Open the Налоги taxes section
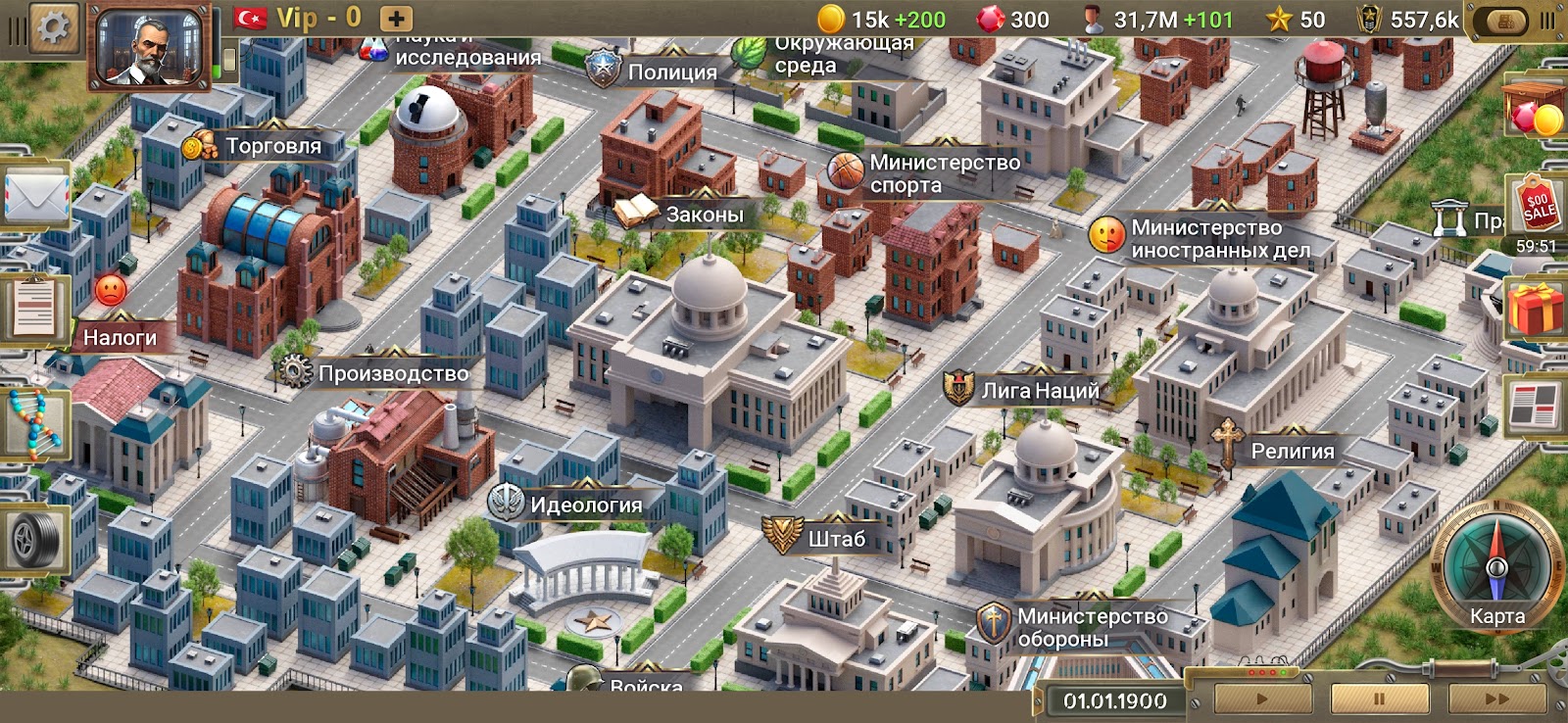 click(x=120, y=338)
